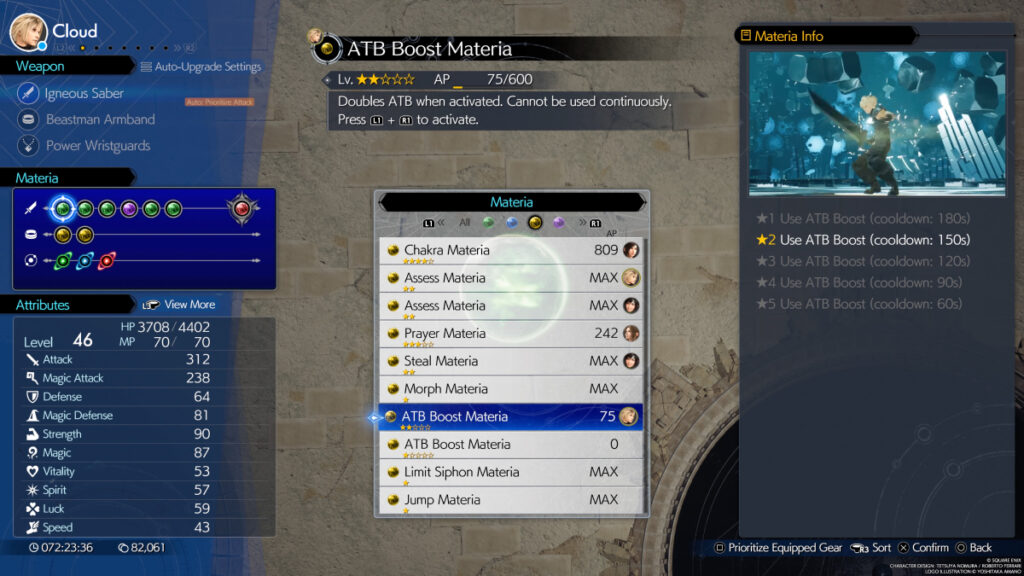
Task: Select the Power Wristguards accessory
Action: [98, 146]
